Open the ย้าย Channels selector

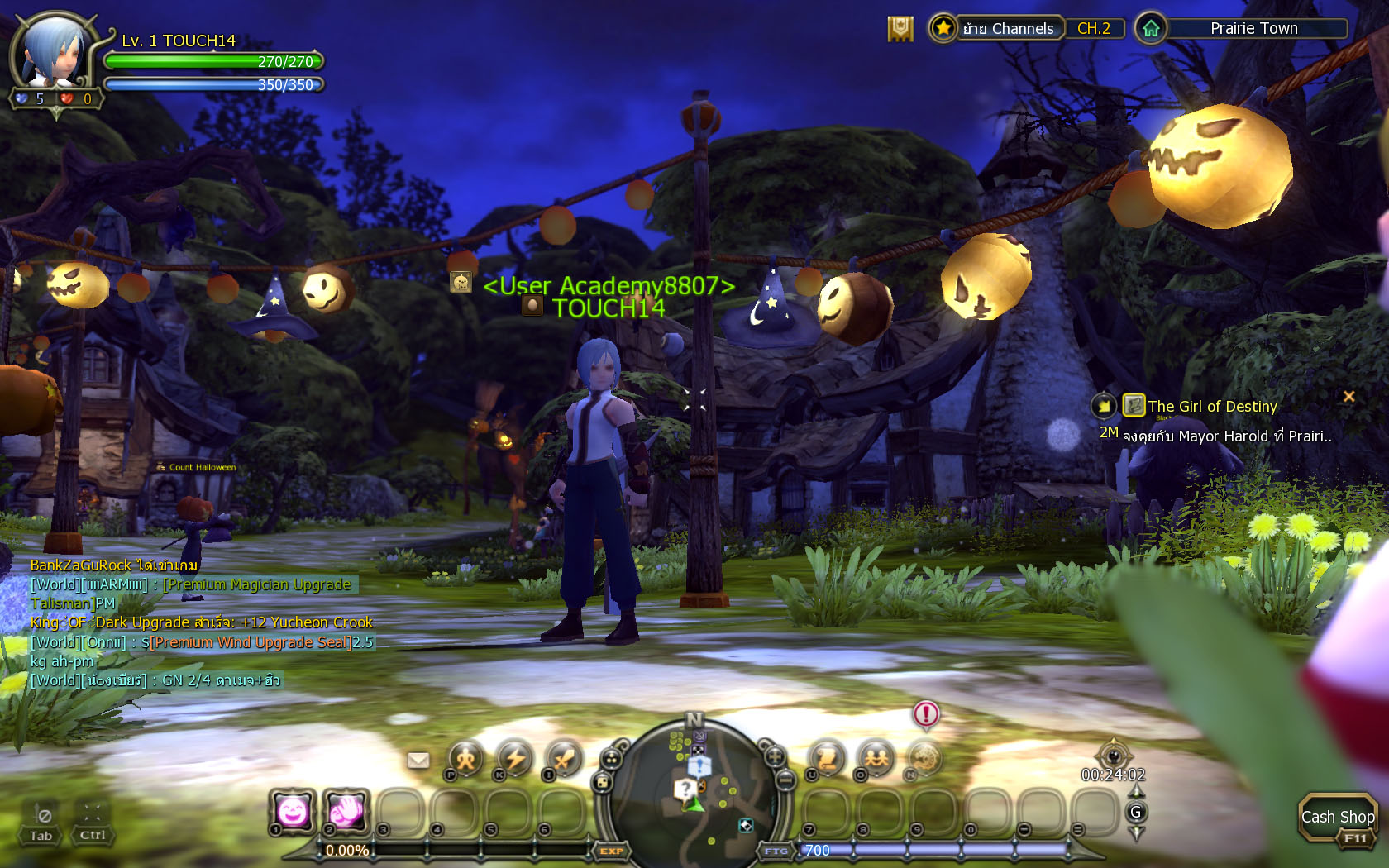pyautogui.click(x=1007, y=29)
